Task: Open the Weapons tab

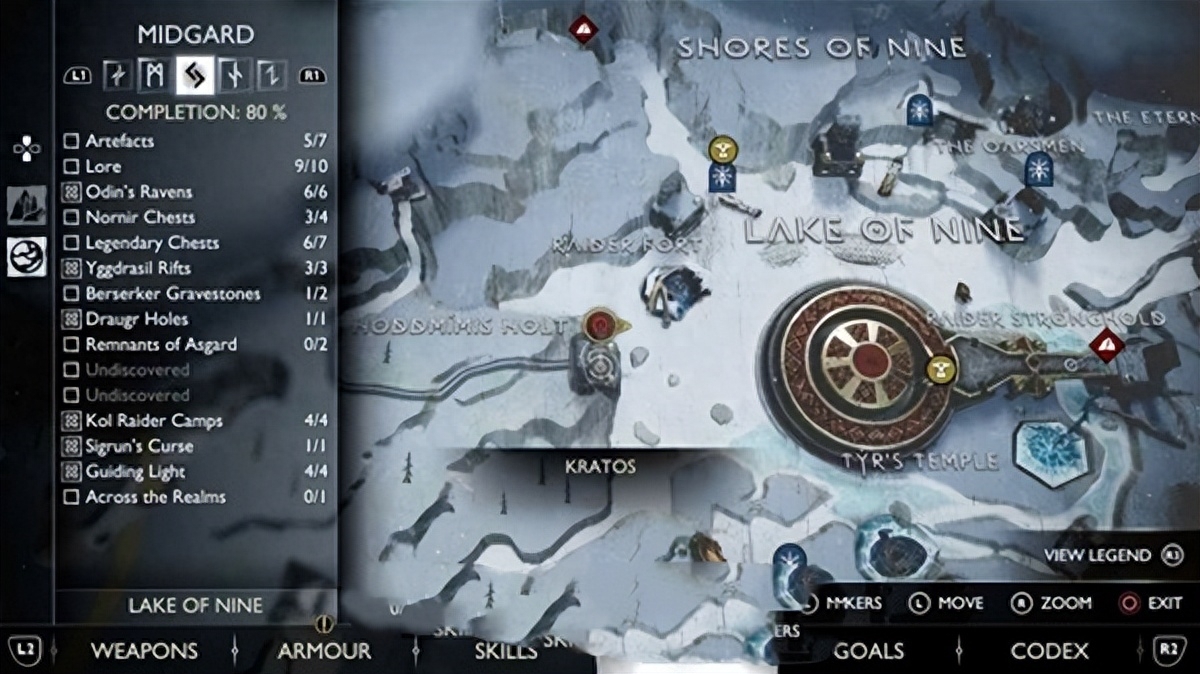Action: click(x=144, y=651)
